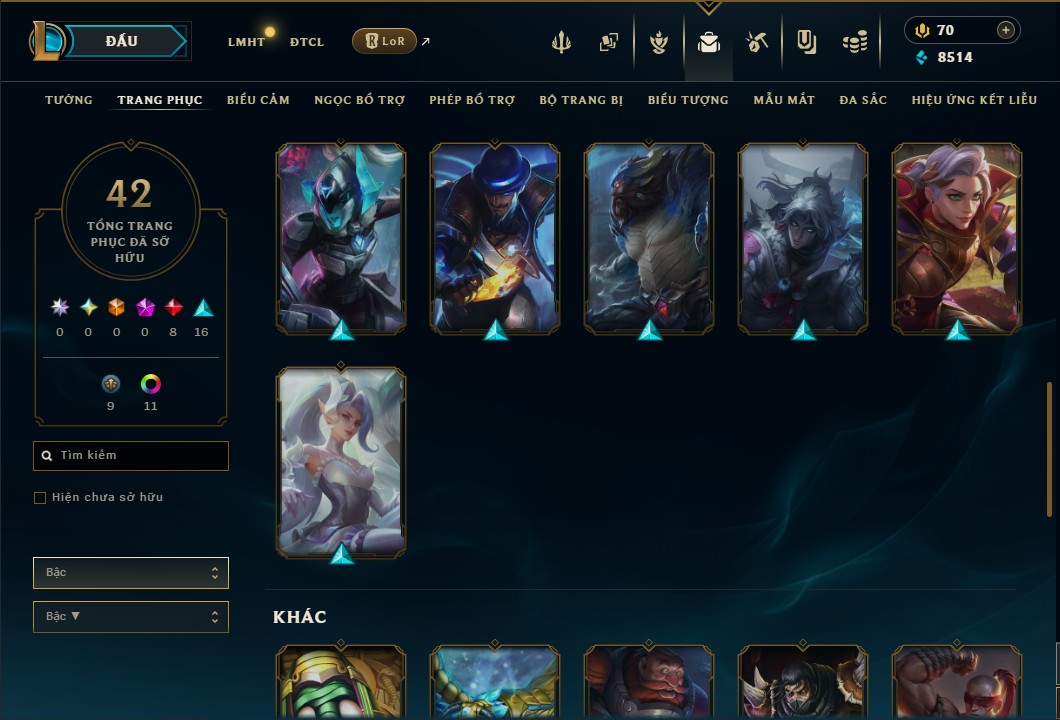Show the BỘ TRANG BỊ tab
Image resolution: width=1060 pixels, height=720 pixels.
[581, 100]
